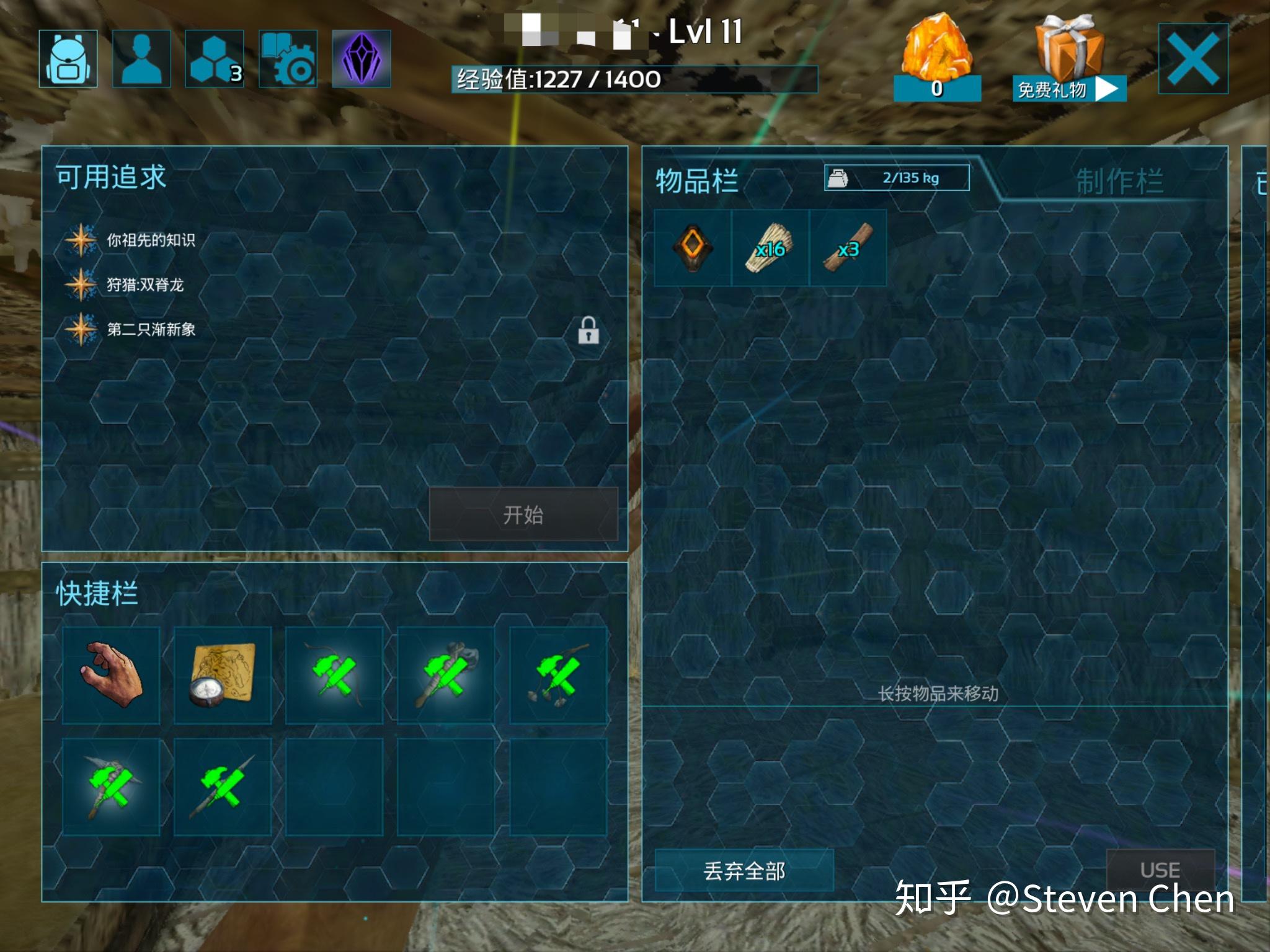Image resolution: width=1270 pixels, height=952 pixels.
Task: Select the 第二只渐新象 pursuit
Action: (x=151, y=329)
